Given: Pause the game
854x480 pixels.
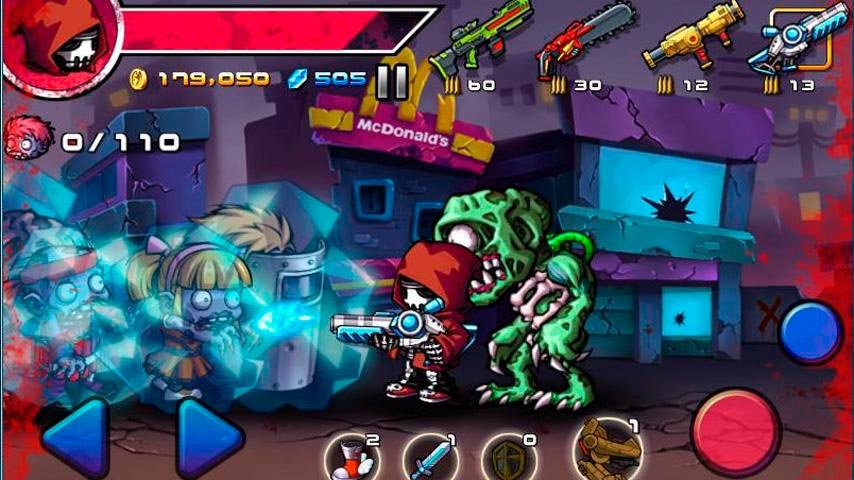Looking at the screenshot, I should coord(392,82).
